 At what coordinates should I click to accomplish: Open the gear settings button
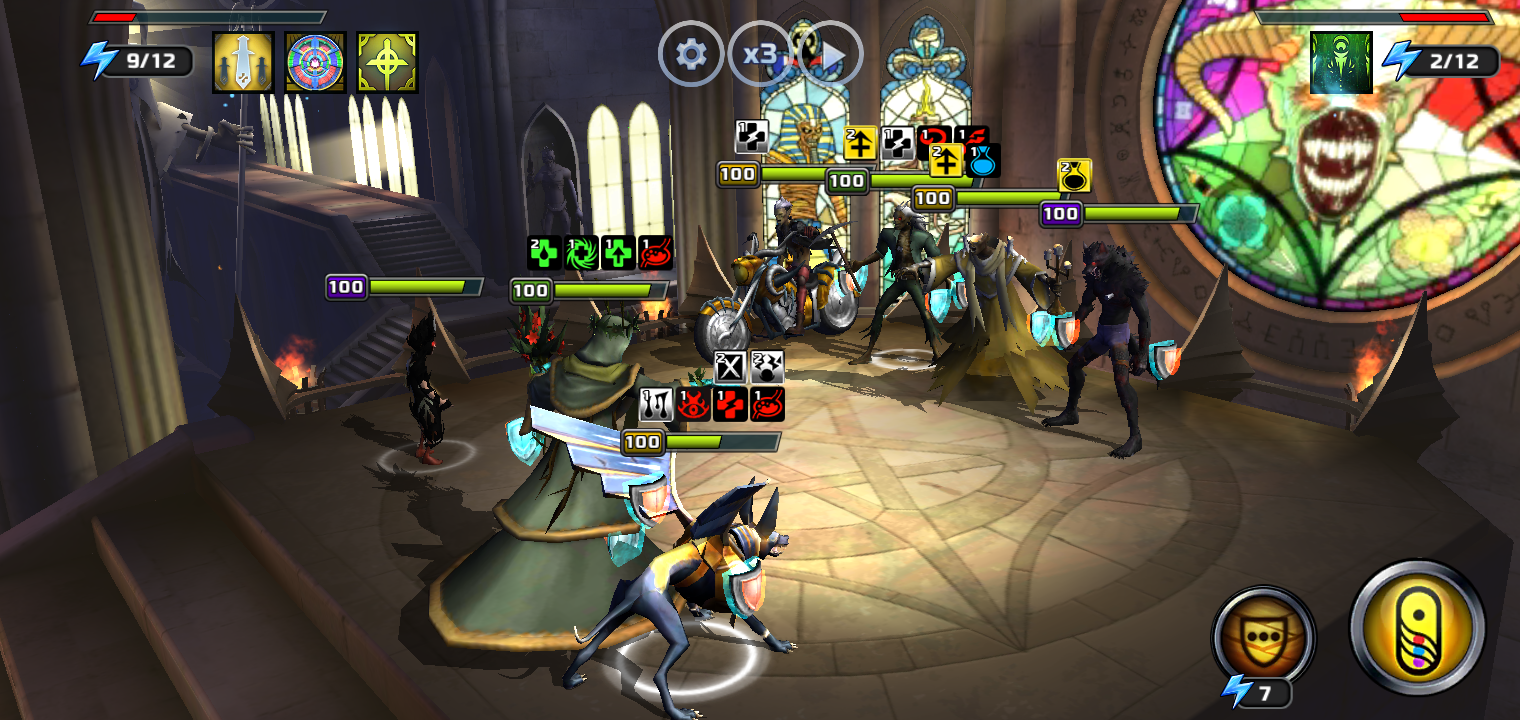(690, 53)
